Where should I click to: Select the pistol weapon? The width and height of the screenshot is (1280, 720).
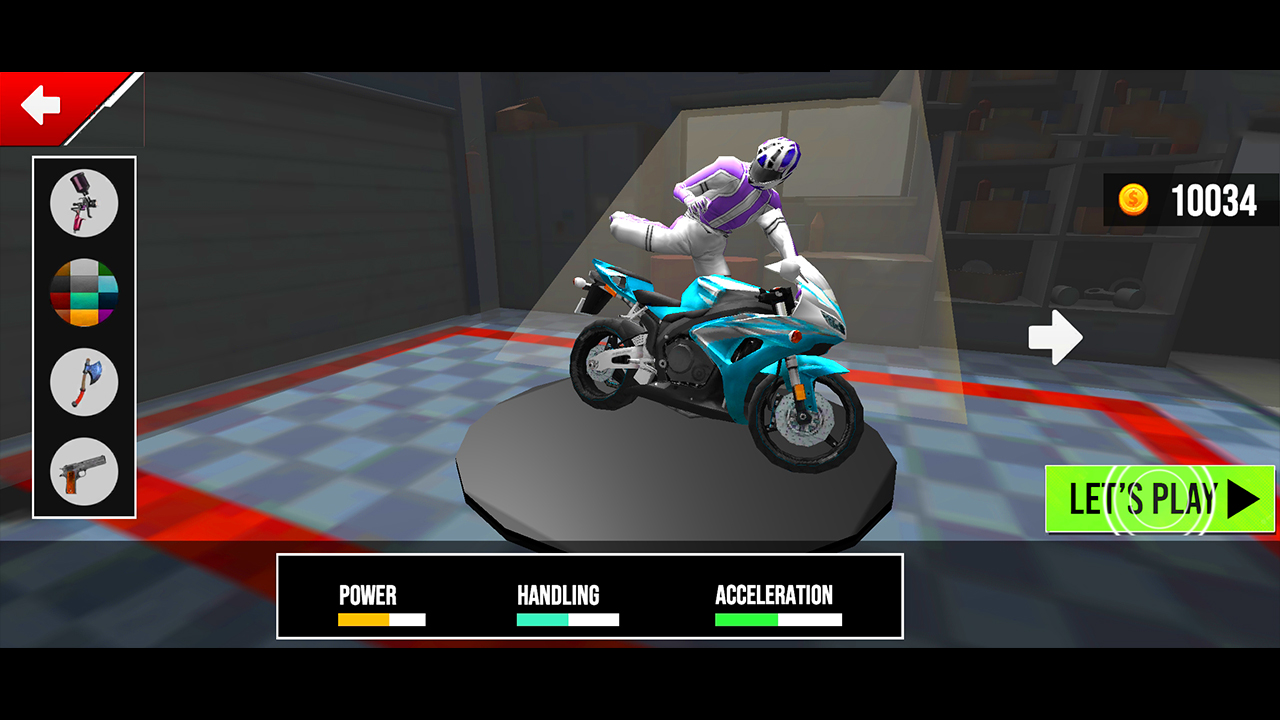85,470
